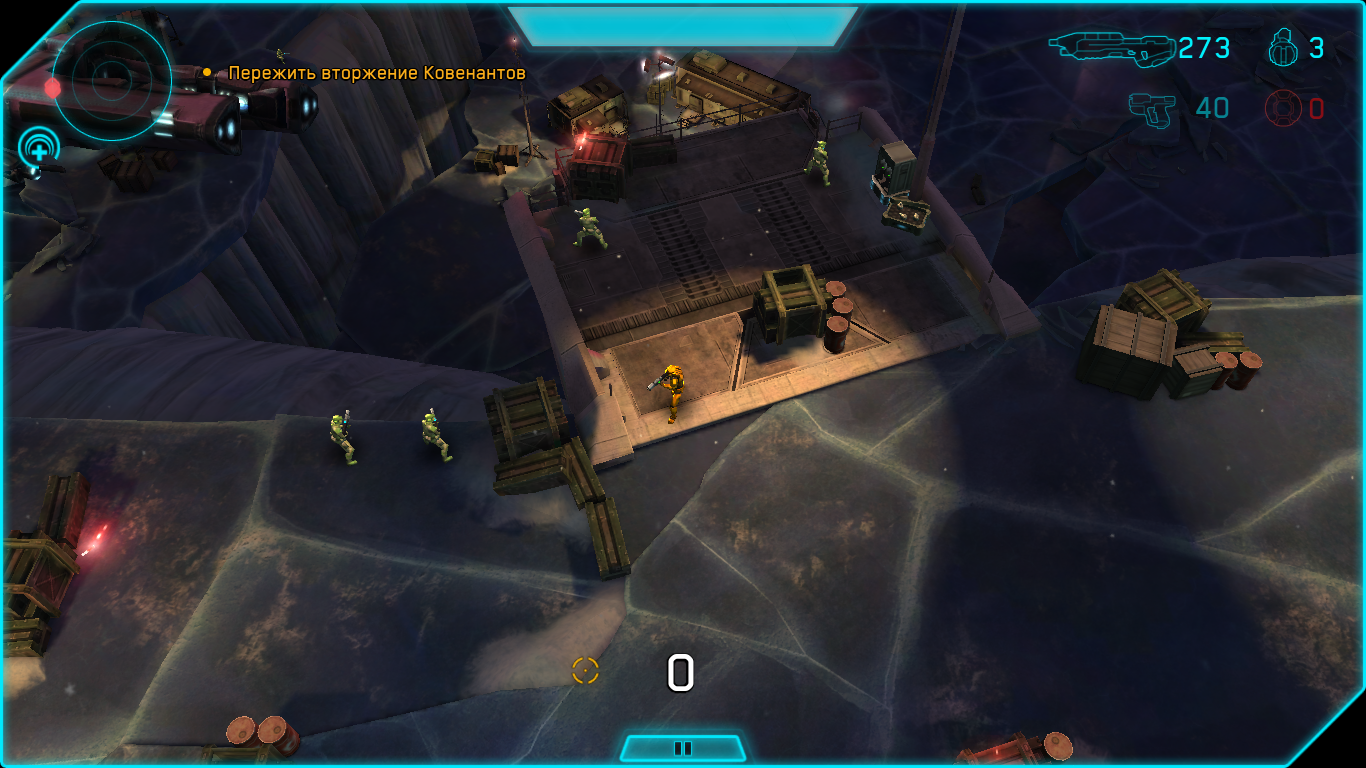Select the red plasma grenade icon
This screenshot has height=768, width=1366.
tap(1283, 108)
